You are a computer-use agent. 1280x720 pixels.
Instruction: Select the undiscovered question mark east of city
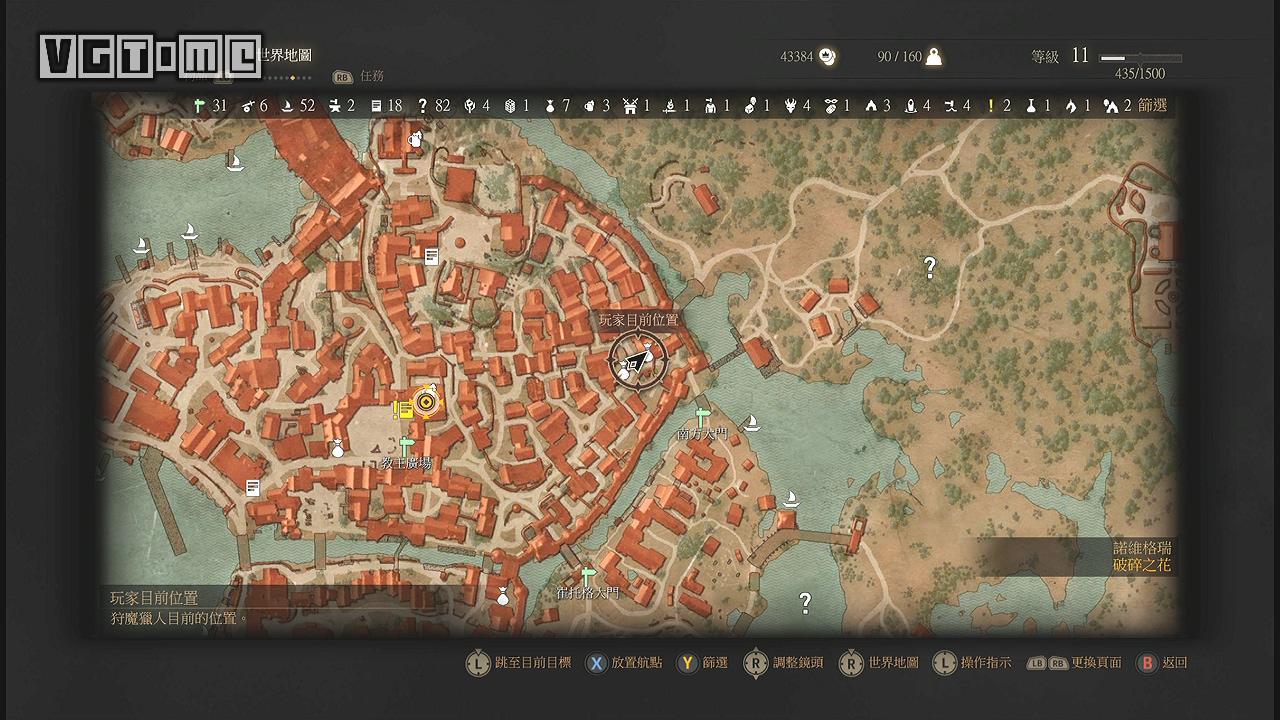(x=930, y=267)
